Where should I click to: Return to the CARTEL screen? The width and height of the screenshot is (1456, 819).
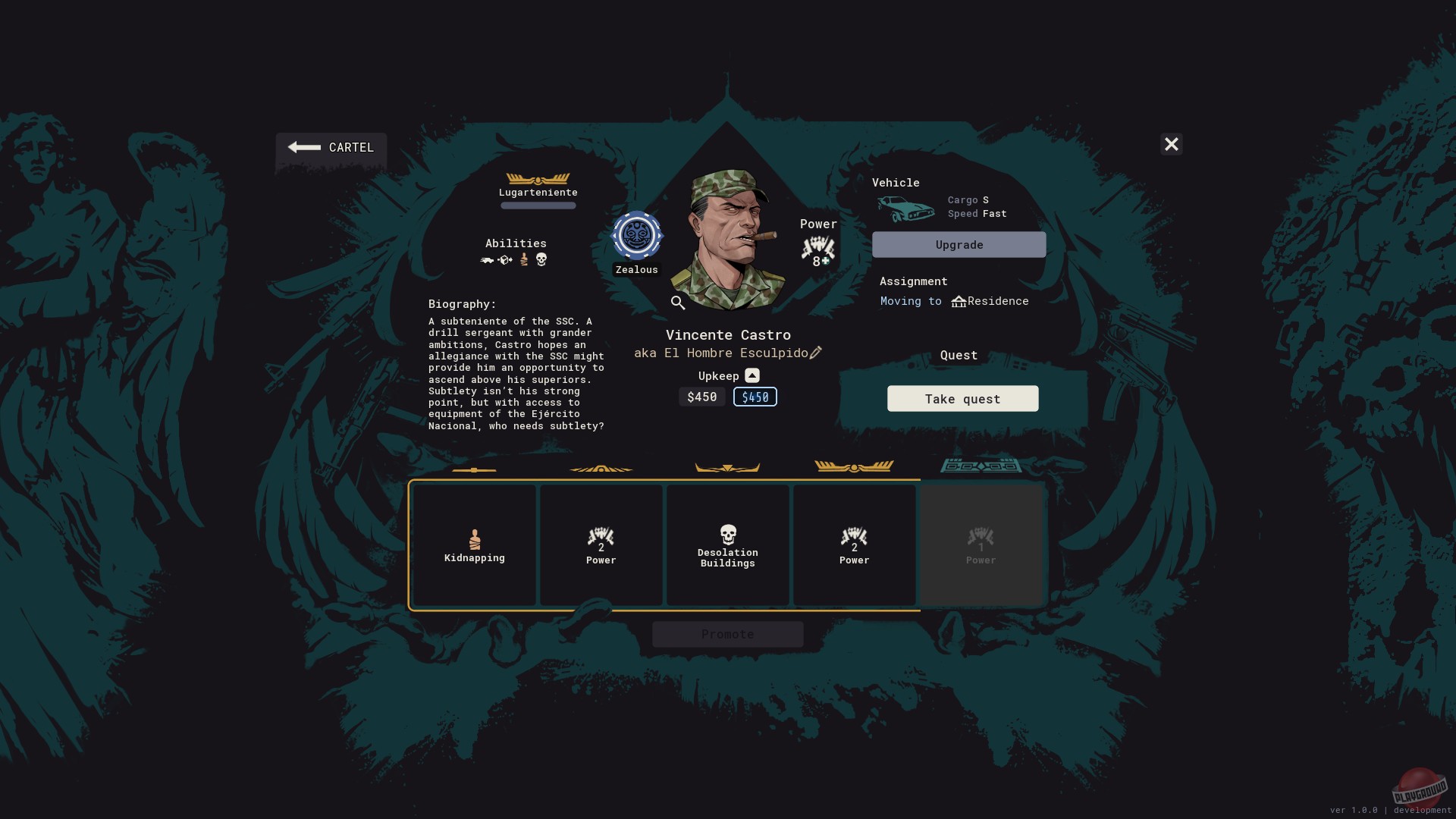pyautogui.click(x=331, y=147)
